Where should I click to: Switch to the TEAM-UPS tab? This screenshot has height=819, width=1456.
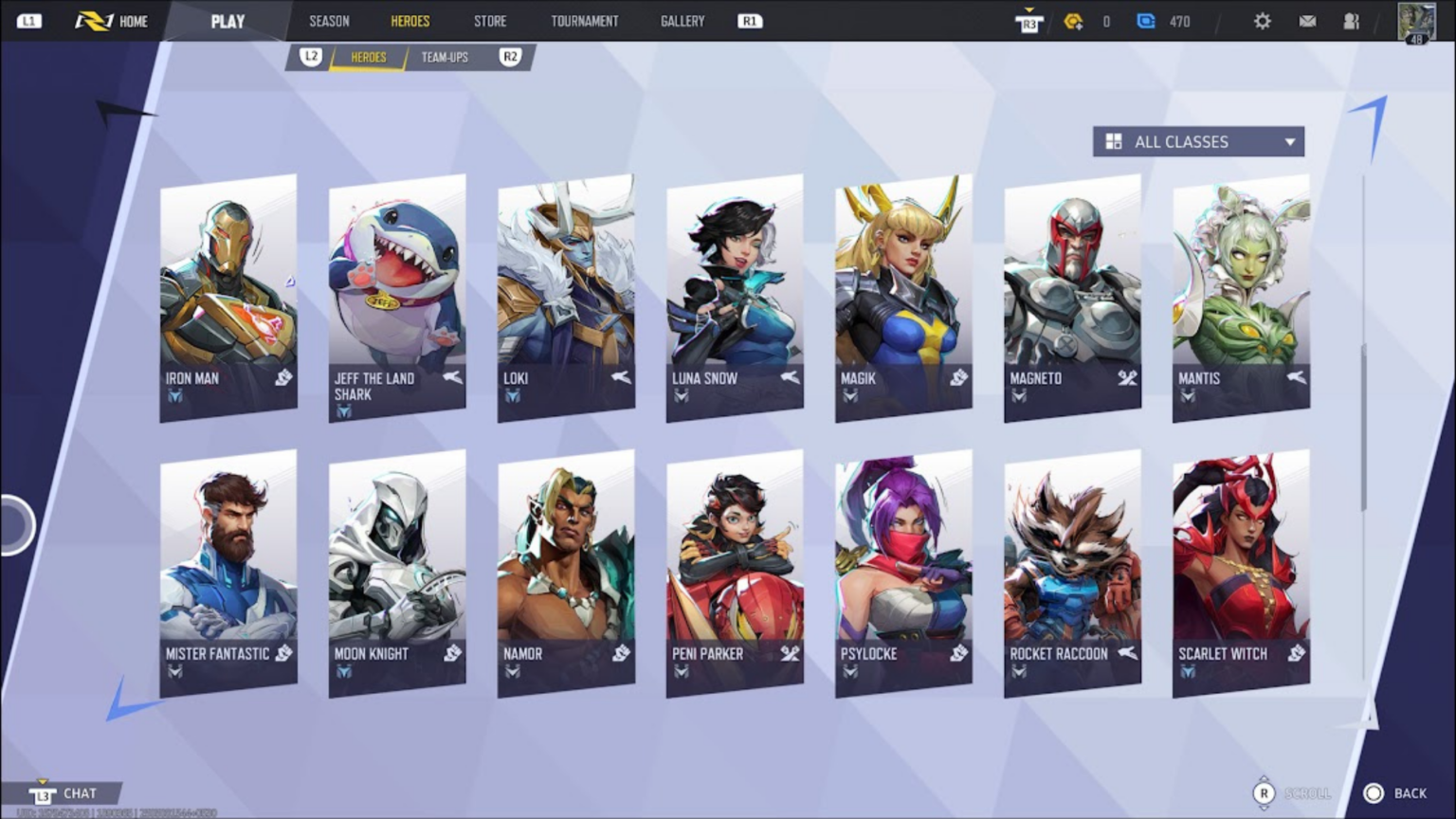(x=444, y=57)
